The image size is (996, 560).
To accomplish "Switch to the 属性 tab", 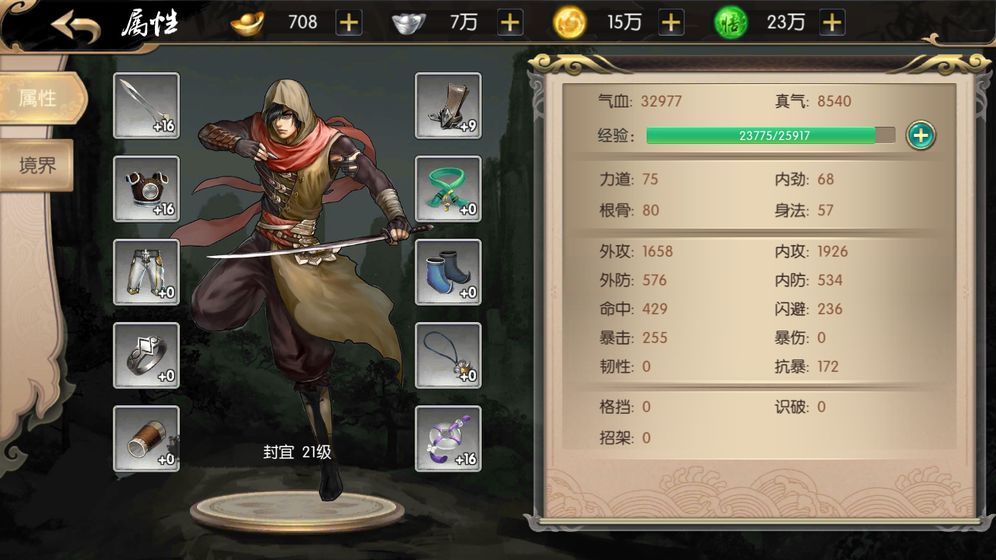I will [38, 98].
